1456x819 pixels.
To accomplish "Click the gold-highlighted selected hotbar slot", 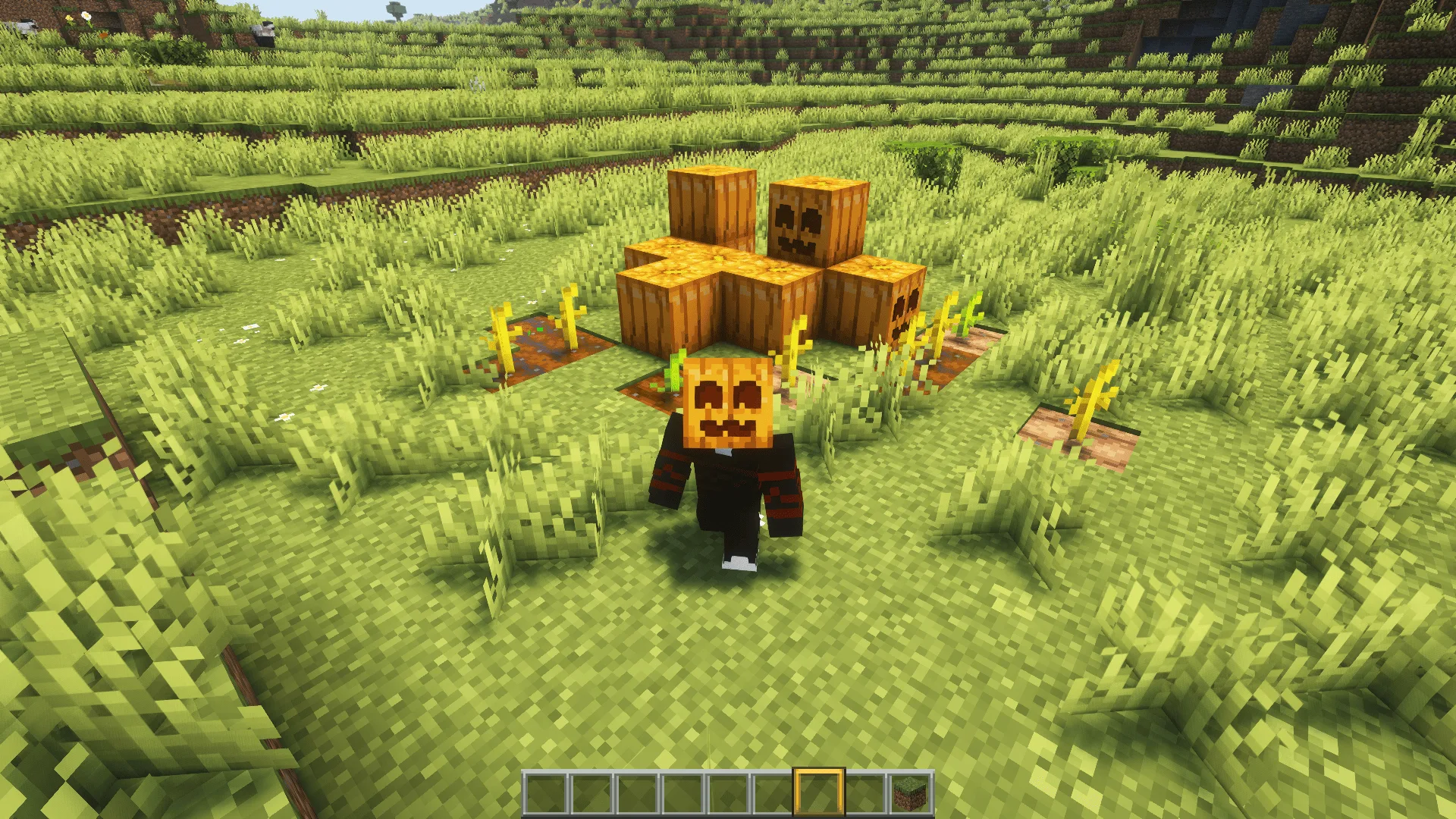I will pyautogui.click(x=818, y=794).
